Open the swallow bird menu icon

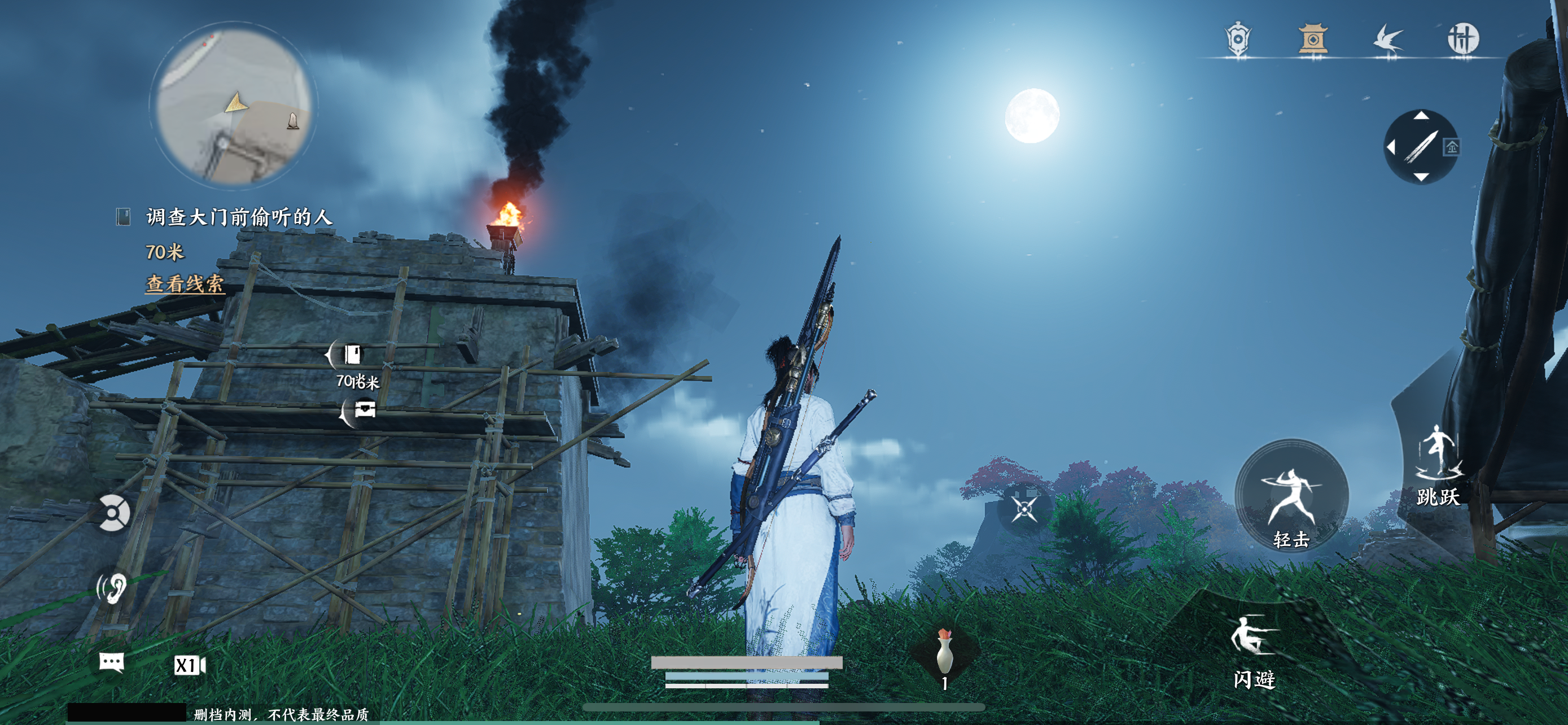tap(1388, 40)
